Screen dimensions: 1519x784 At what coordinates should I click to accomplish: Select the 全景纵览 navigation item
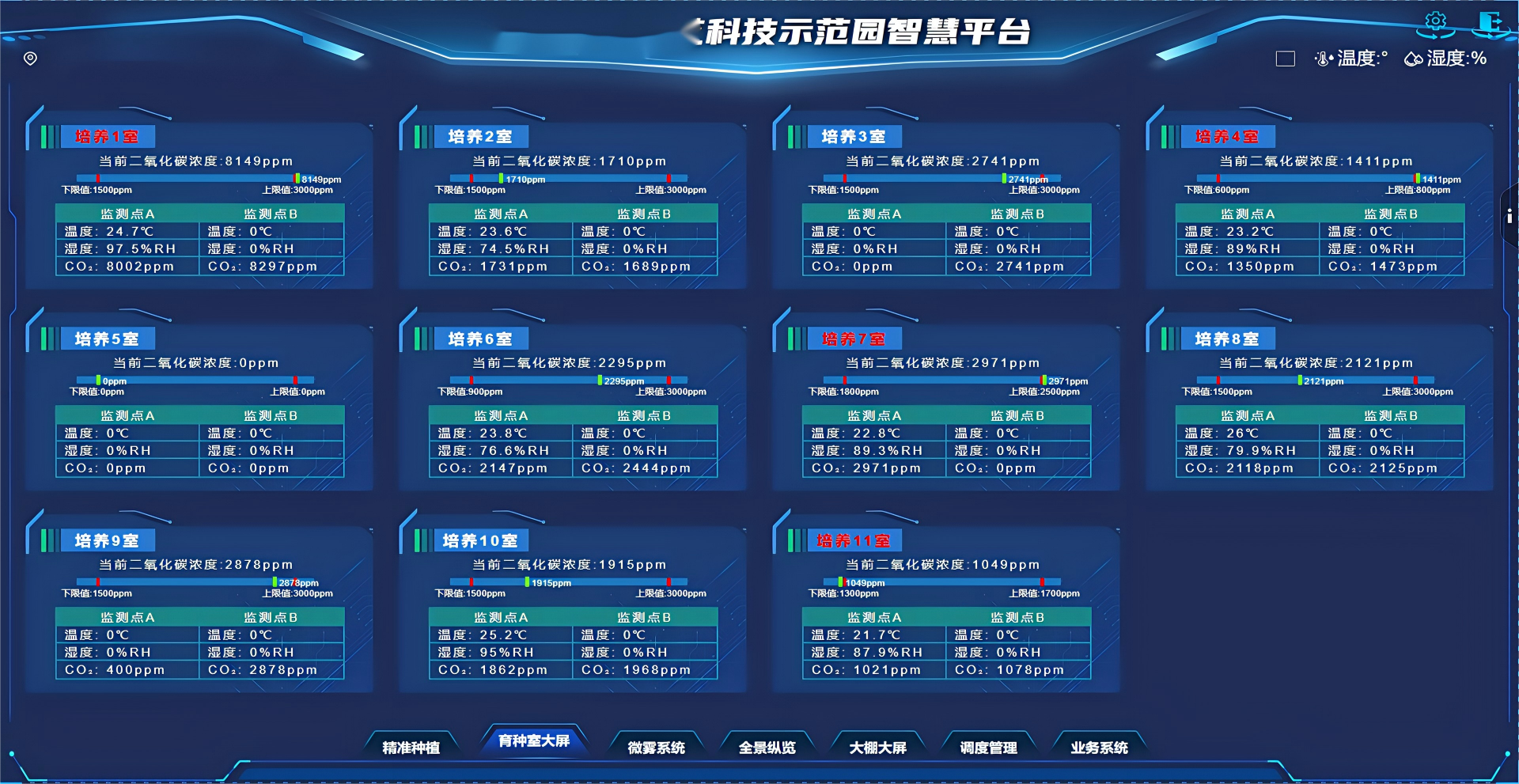767,746
